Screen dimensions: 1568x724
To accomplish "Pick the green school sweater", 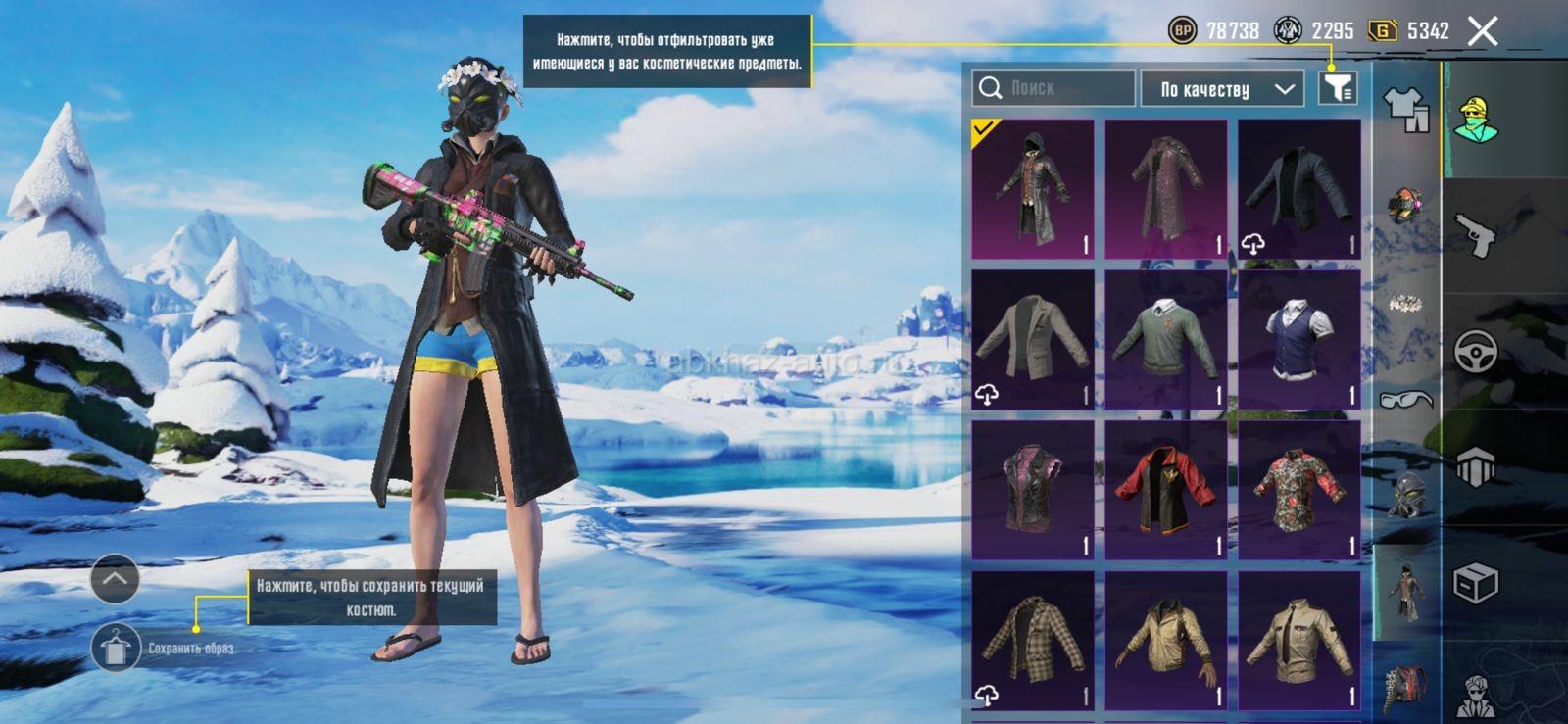I will coord(1165,339).
